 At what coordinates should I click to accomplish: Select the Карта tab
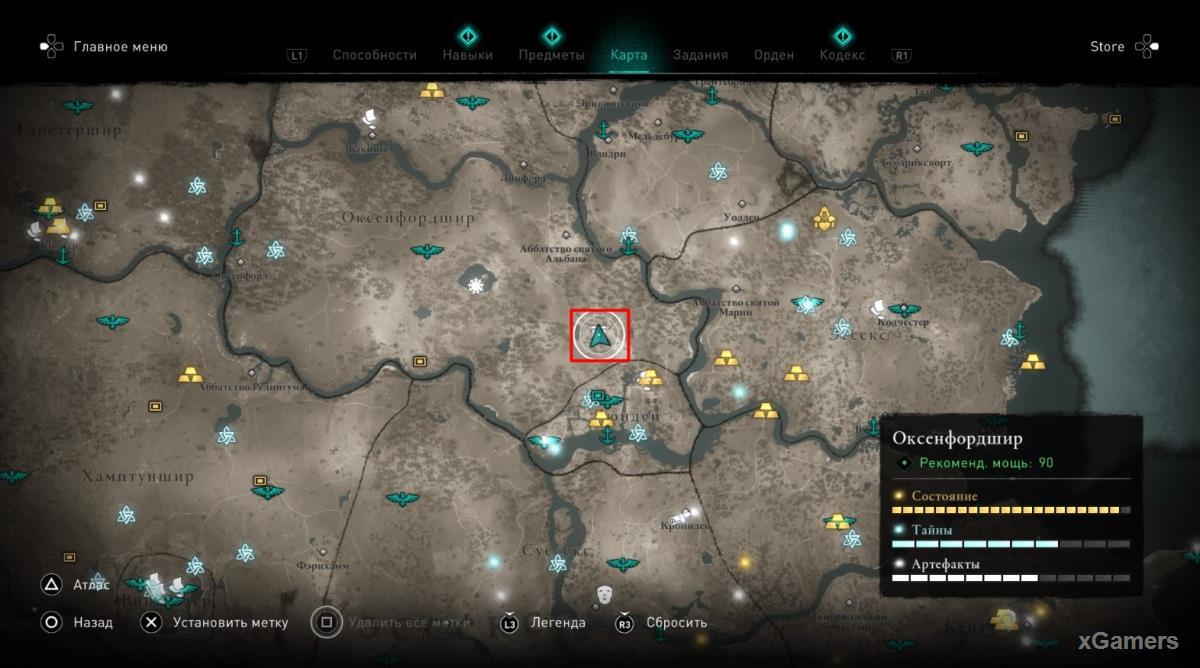[x=629, y=55]
